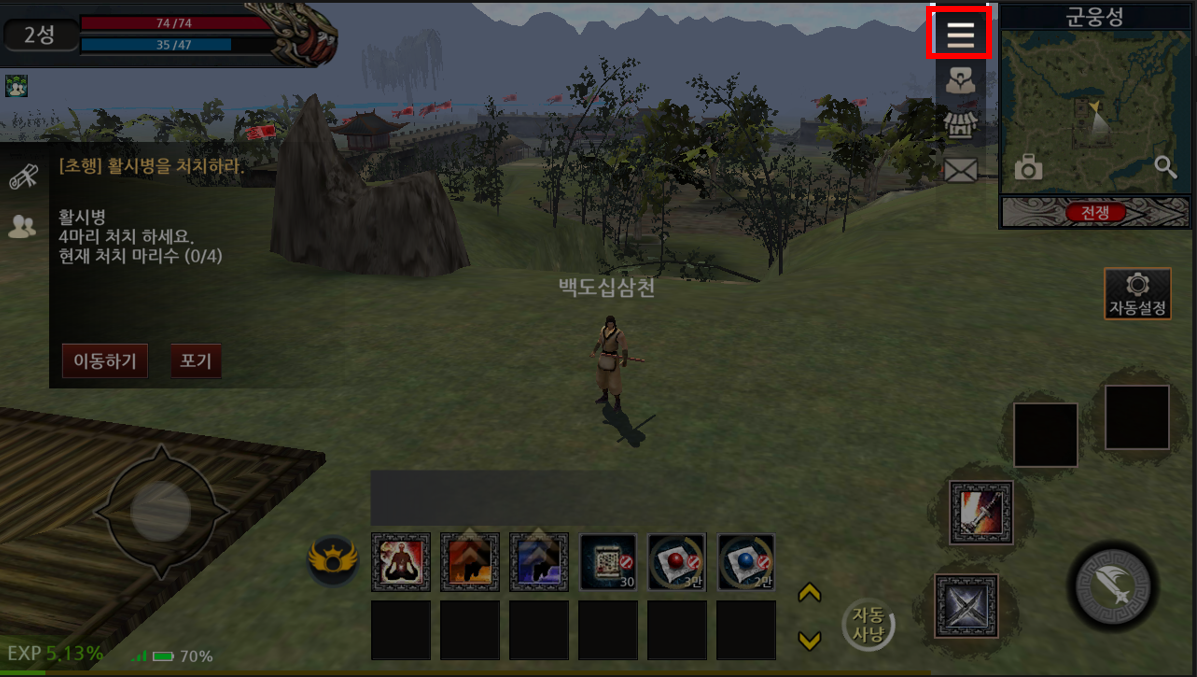The height and width of the screenshot is (677, 1197).
Task: Open the hamburger main menu
Action: tap(960, 34)
